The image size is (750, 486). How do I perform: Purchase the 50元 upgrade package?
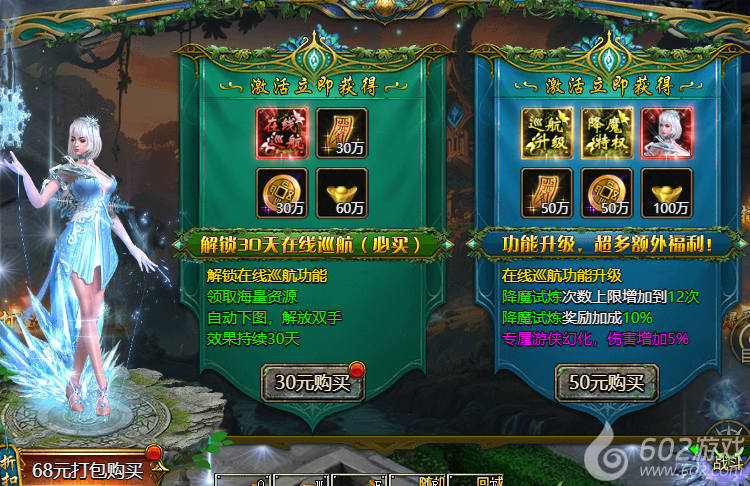607,382
